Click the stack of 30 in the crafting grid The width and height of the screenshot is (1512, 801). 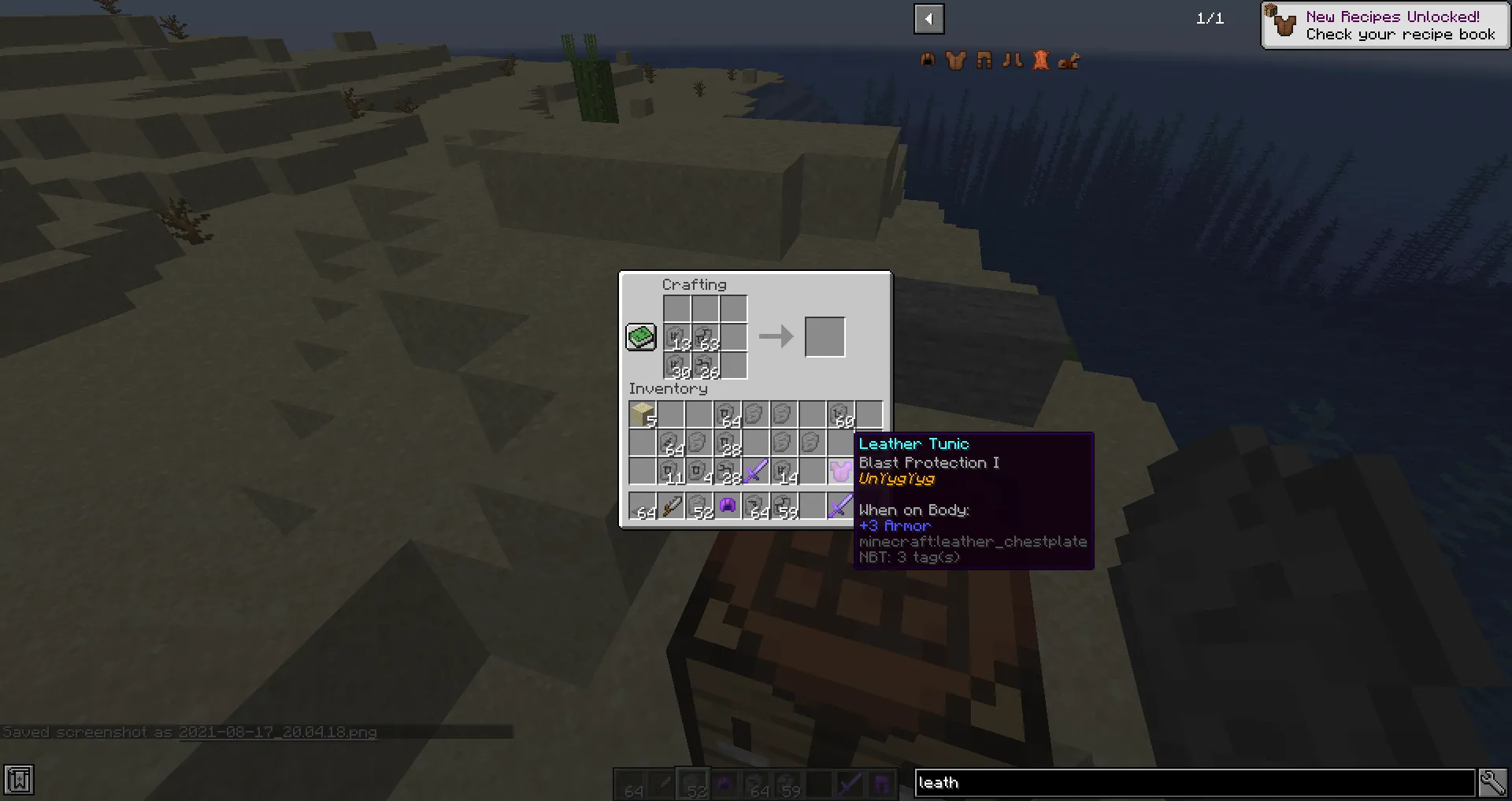click(x=679, y=365)
